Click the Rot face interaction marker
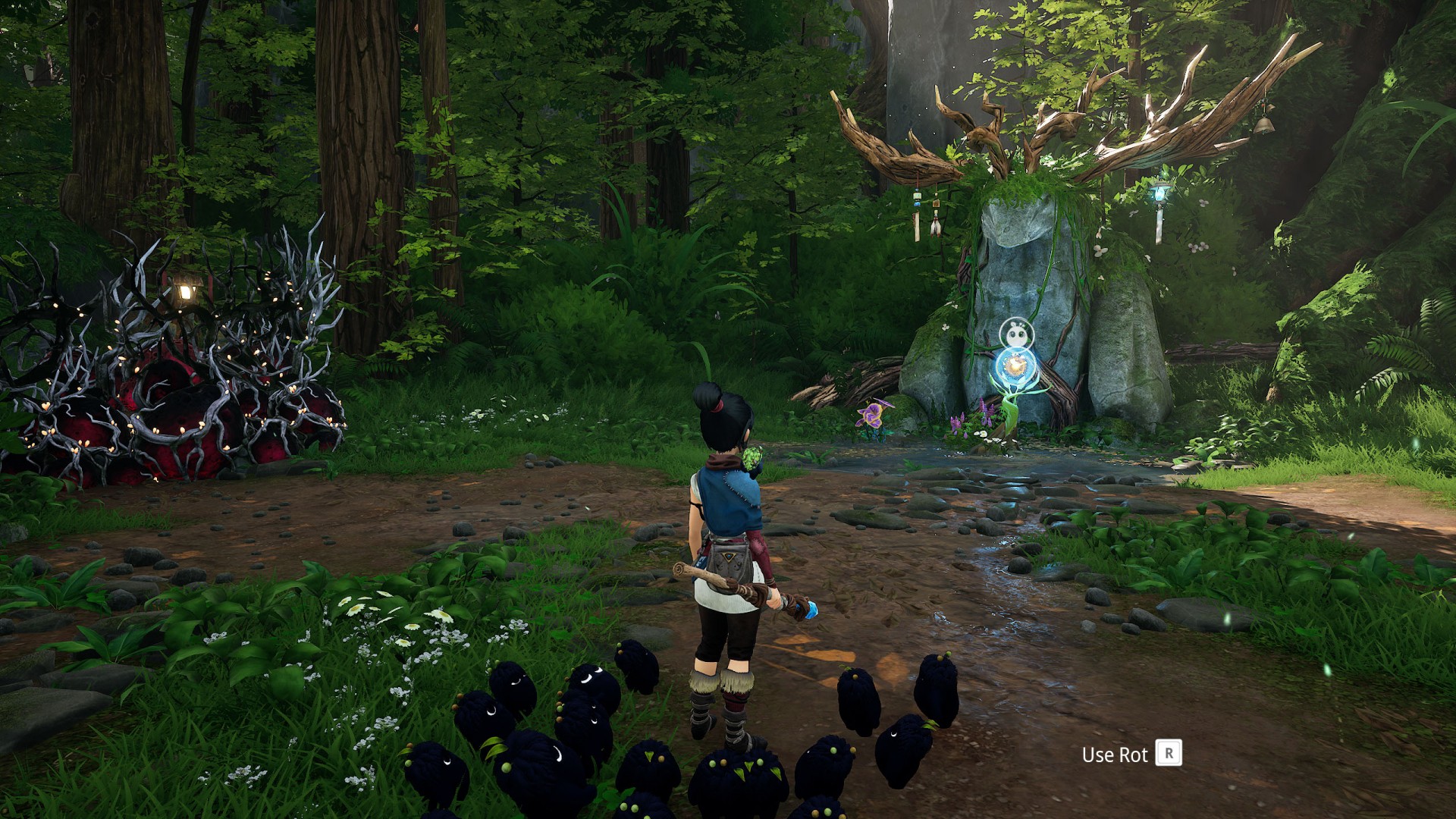 click(x=1015, y=333)
